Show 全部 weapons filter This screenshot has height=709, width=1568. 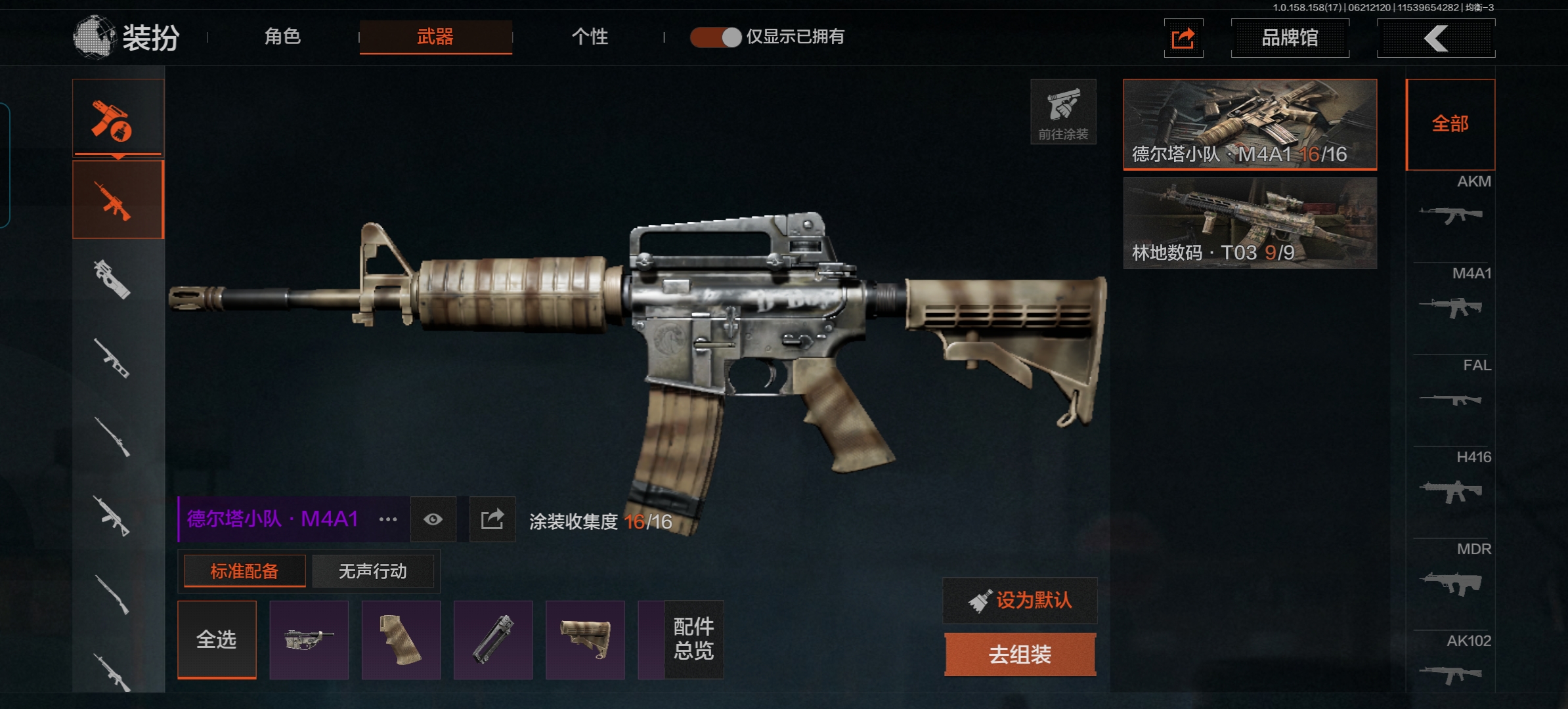pyautogui.click(x=1450, y=124)
